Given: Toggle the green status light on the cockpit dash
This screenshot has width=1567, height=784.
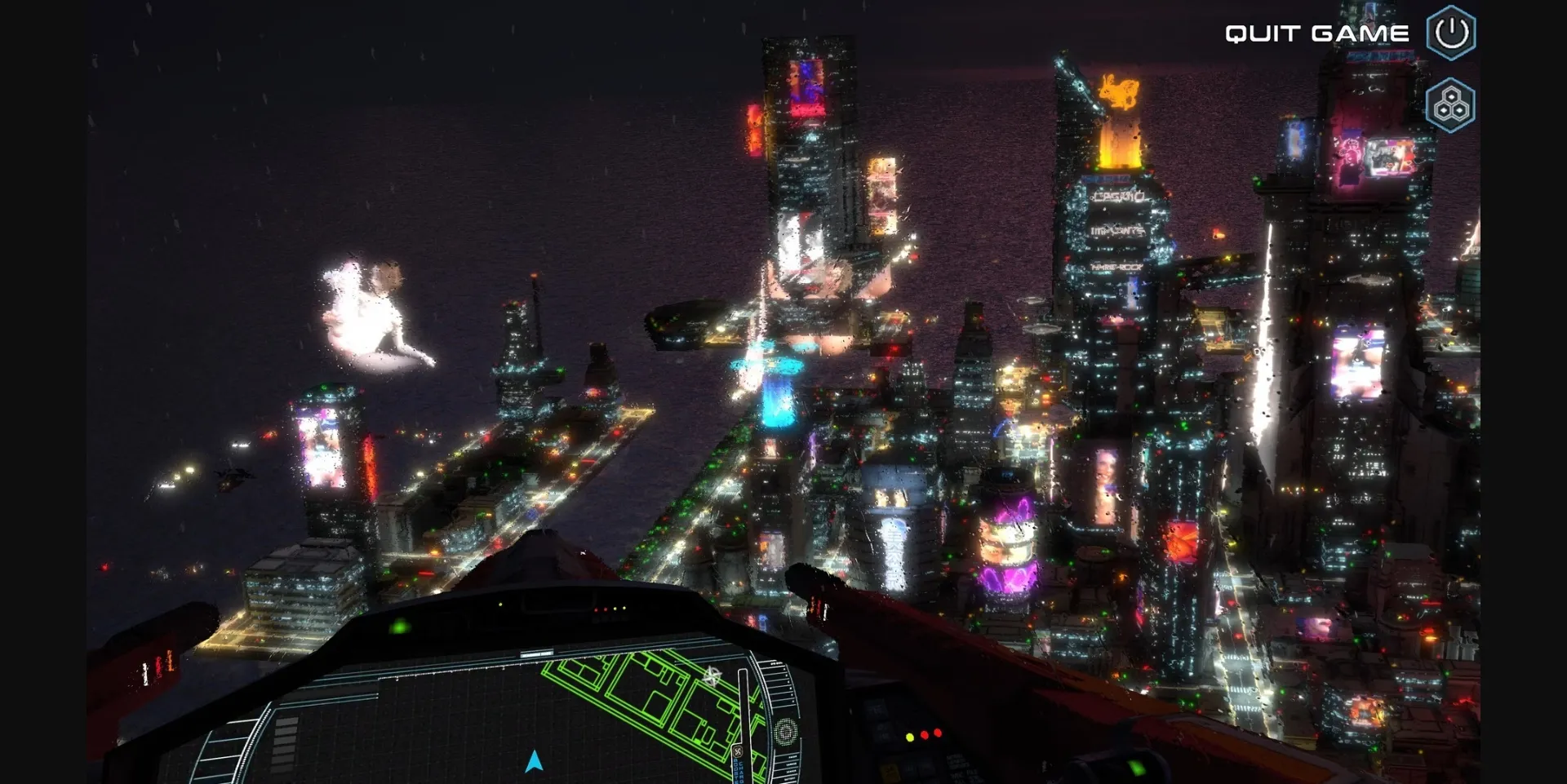Looking at the screenshot, I should point(400,627).
